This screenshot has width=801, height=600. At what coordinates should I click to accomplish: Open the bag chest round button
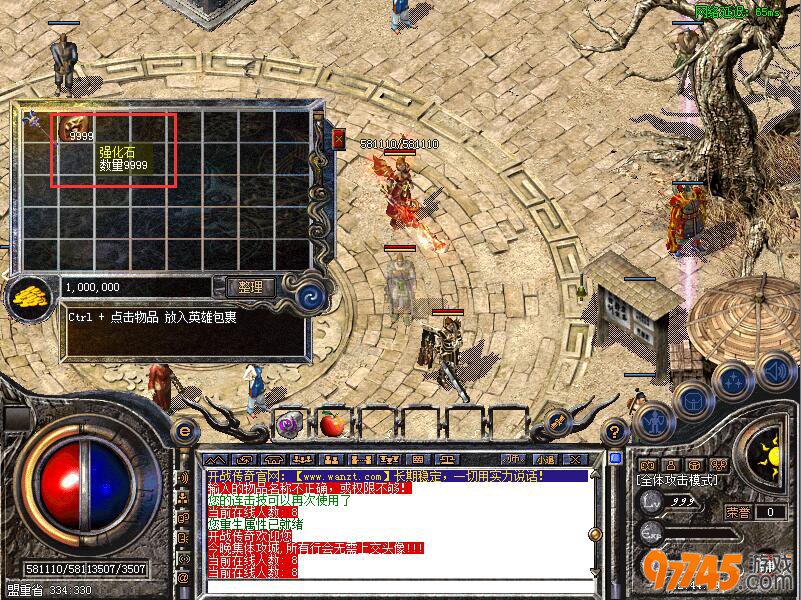coord(693,400)
